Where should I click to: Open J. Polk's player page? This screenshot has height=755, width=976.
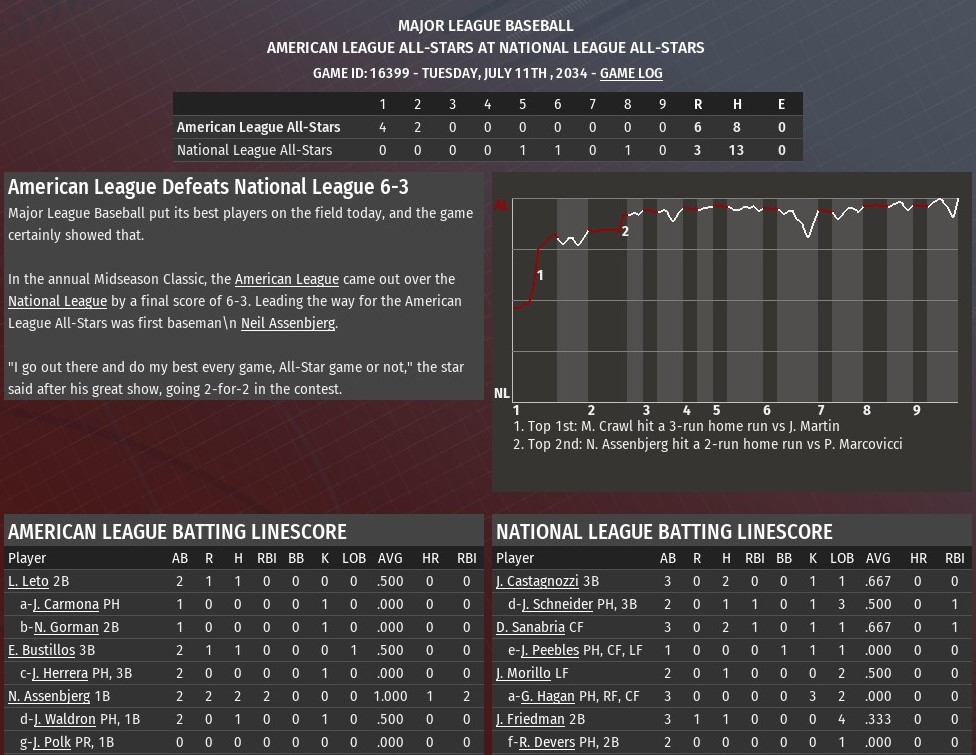pos(53,742)
